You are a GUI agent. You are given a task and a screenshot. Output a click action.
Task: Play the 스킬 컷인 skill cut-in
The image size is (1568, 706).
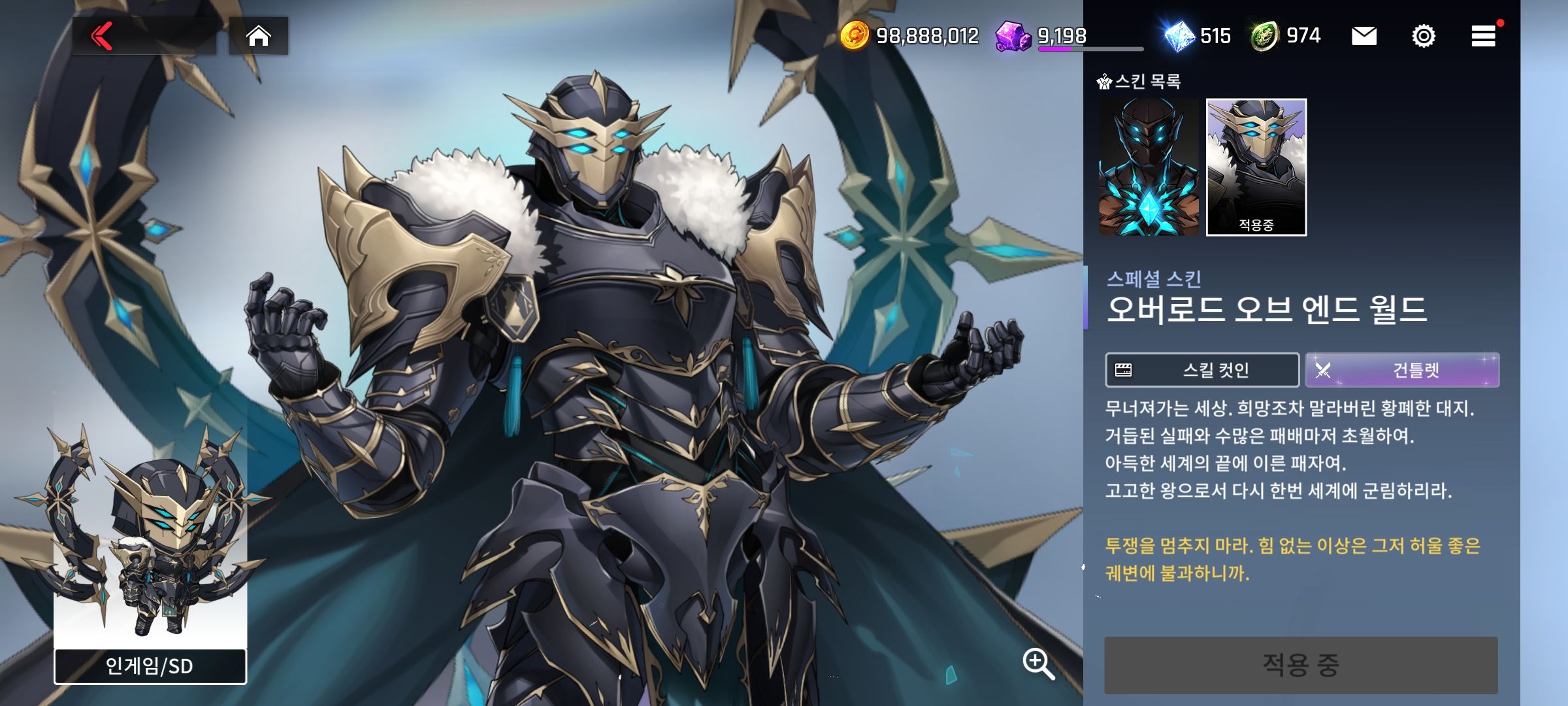tap(1201, 370)
